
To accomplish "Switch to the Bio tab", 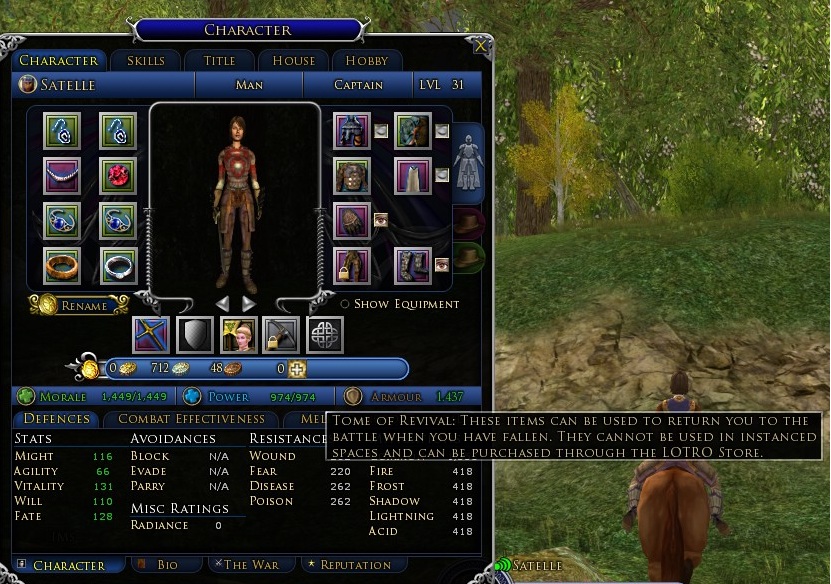I will tap(167, 565).
